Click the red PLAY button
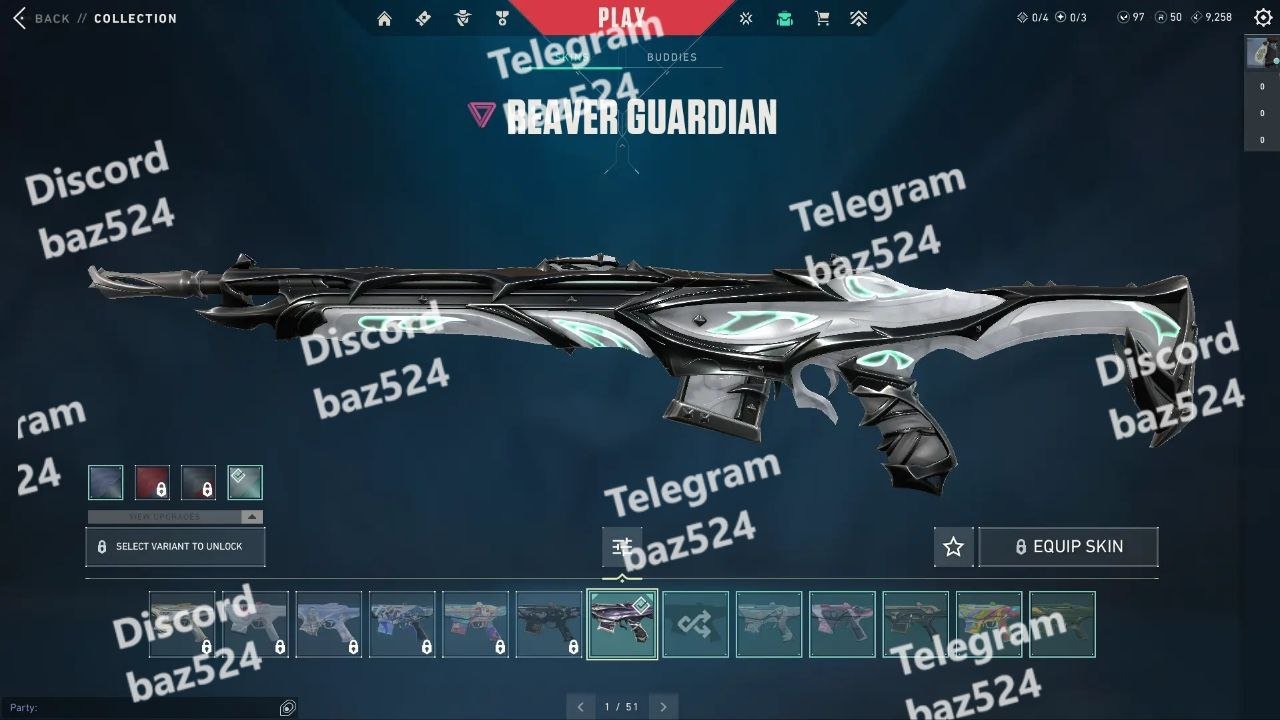This screenshot has width=1280, height=720. pos(621,17)
